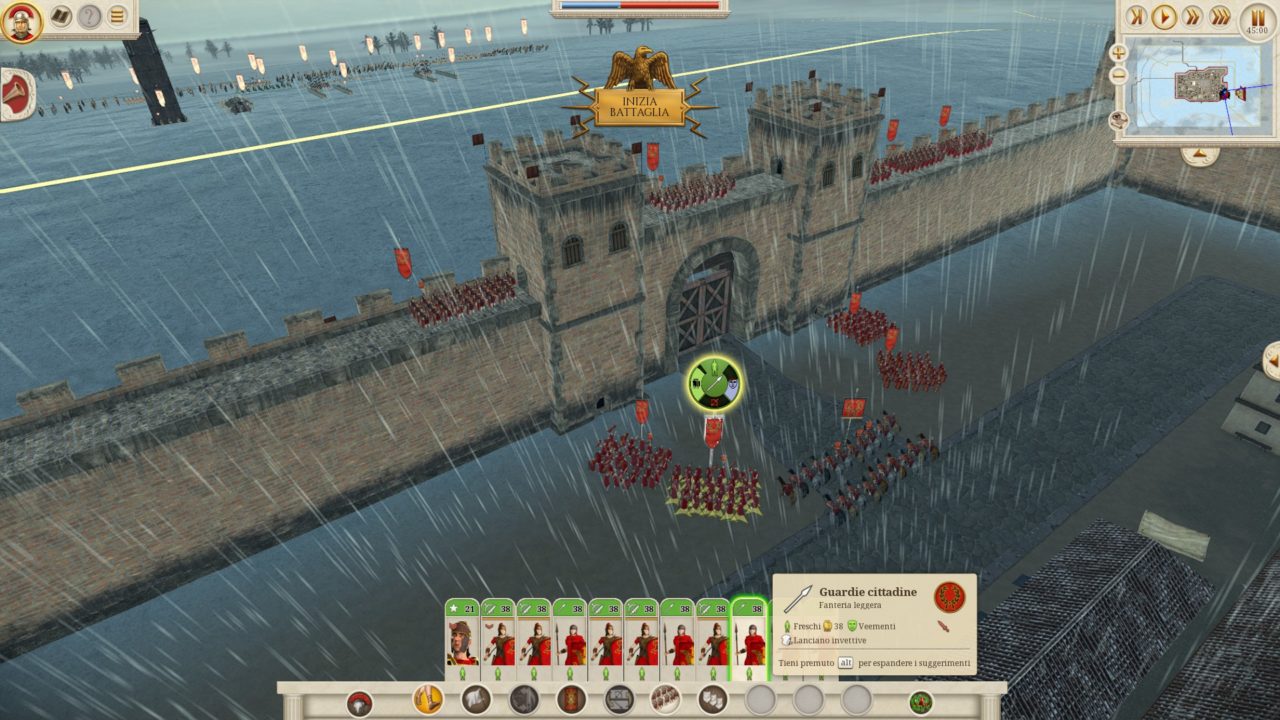Open the three-bar game menu
Image resolution: width=1280 pixels, height=720 pixels.
(x=118, y=16)
